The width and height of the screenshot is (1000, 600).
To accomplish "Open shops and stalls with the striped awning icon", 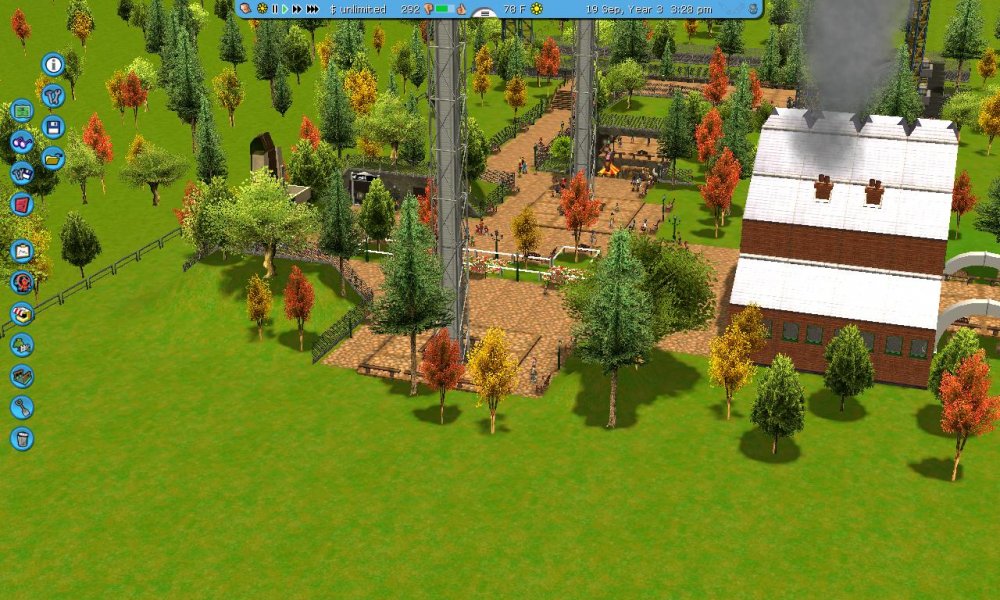I will pyautogui.click(x=22, y=313).
